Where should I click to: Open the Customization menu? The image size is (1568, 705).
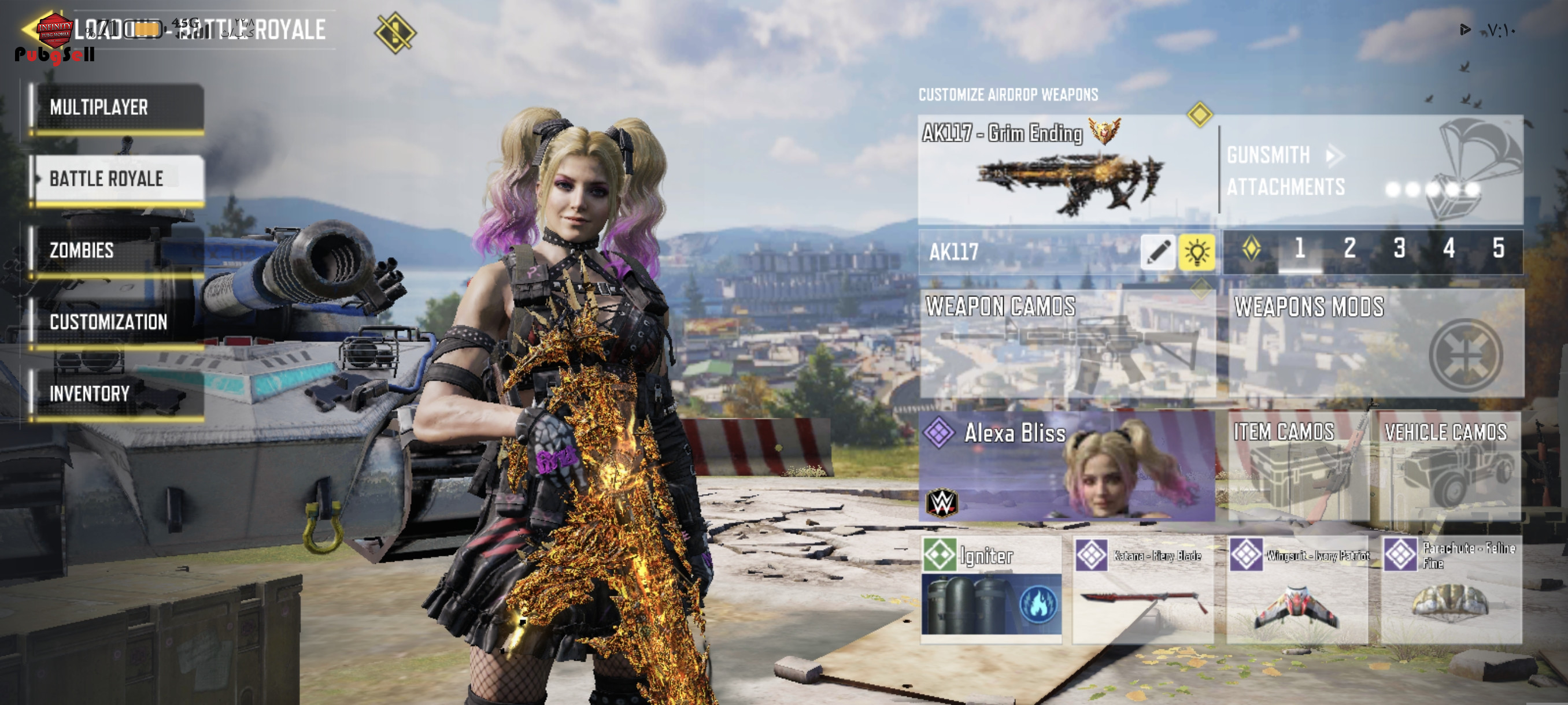tap(117, 322)
